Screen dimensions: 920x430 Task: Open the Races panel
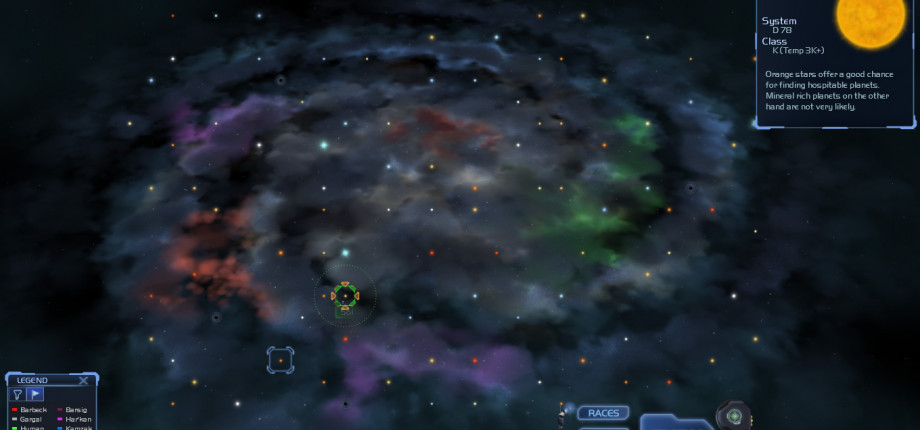click(x=603, y=413)
